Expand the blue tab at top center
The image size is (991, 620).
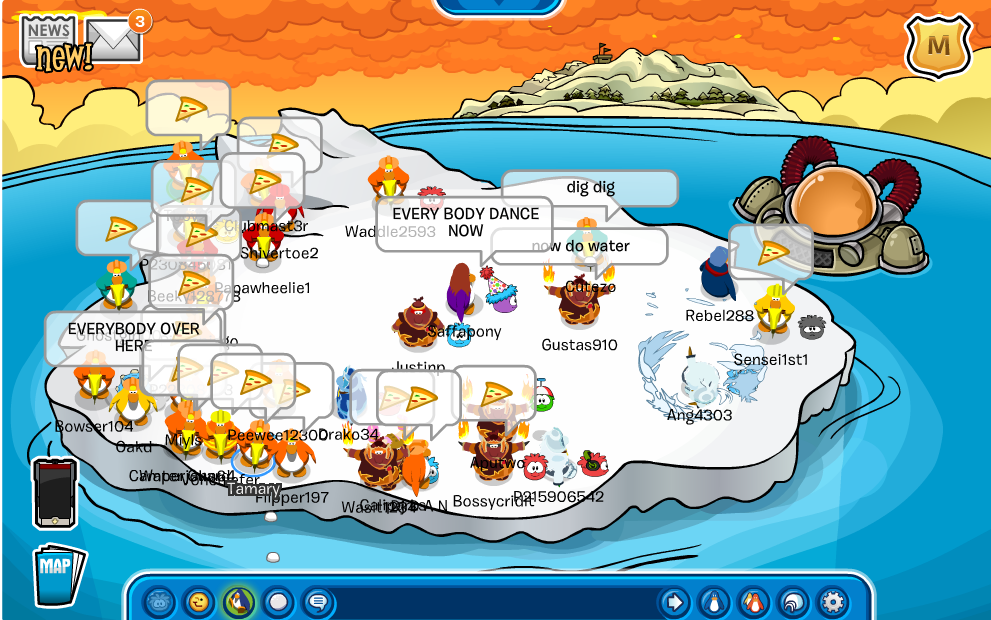tap(497, 6)
